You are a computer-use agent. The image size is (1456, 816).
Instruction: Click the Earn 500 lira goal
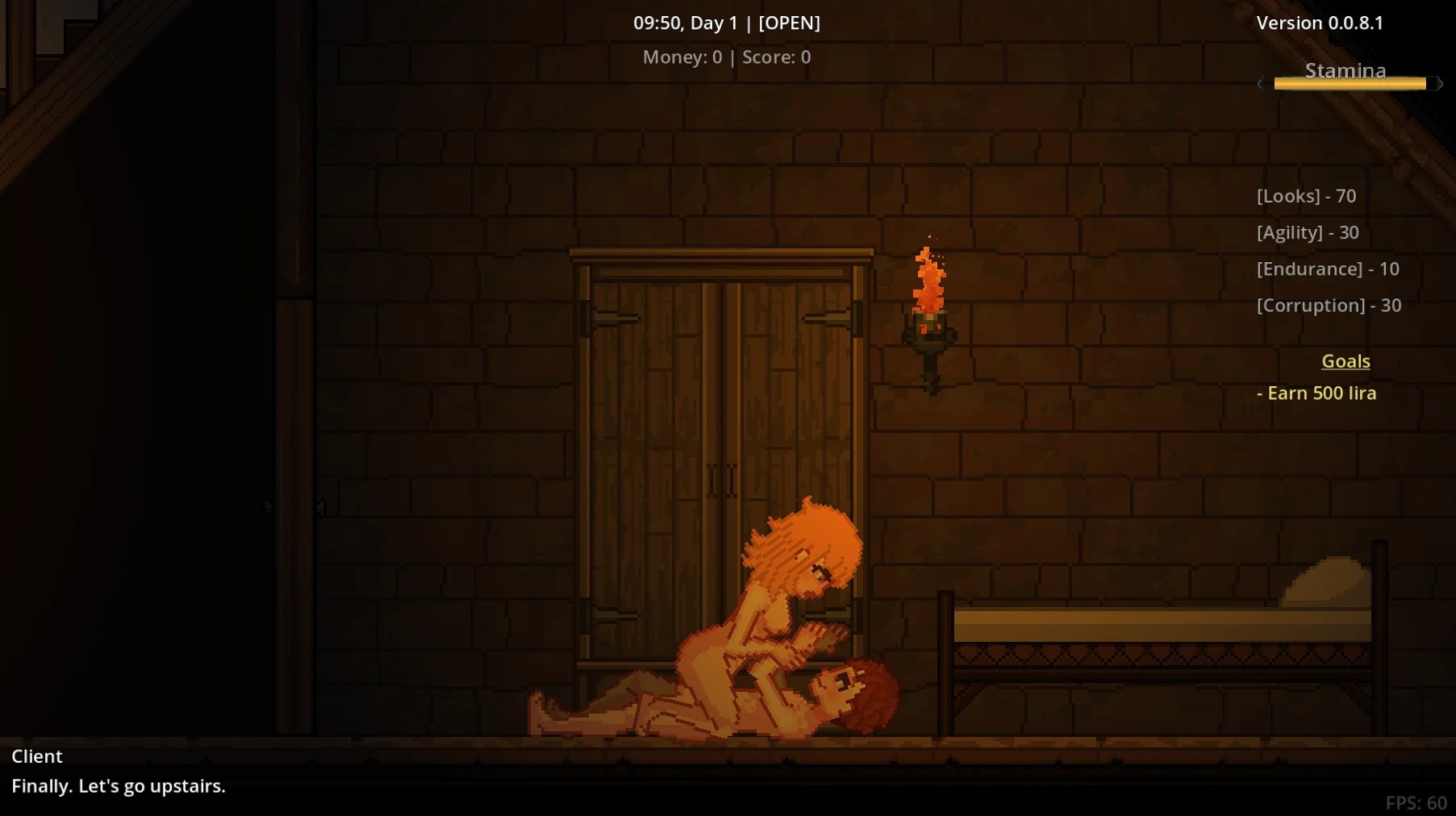point(1317,393)
